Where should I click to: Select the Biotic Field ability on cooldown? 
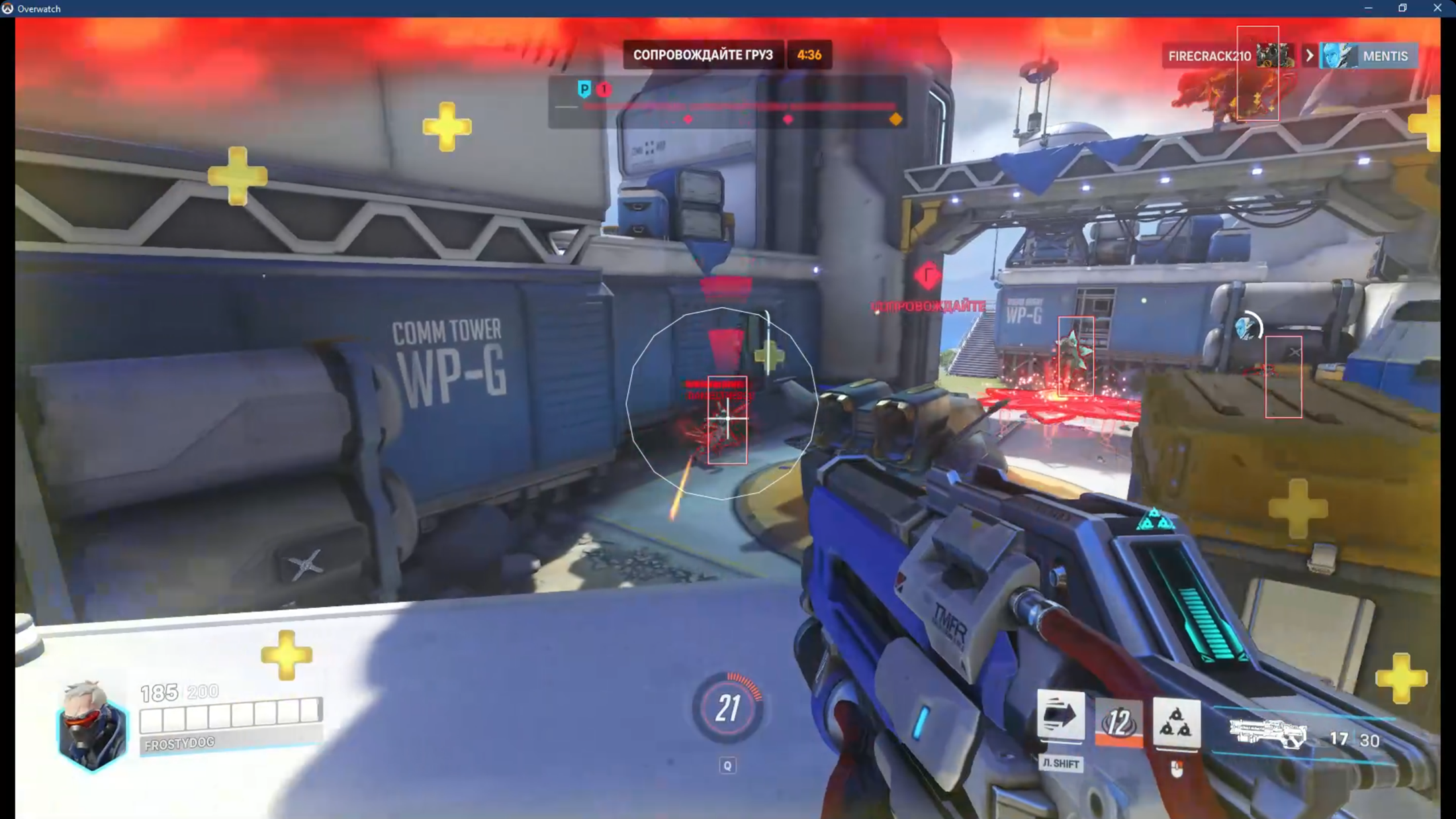tap(1118, 722)
